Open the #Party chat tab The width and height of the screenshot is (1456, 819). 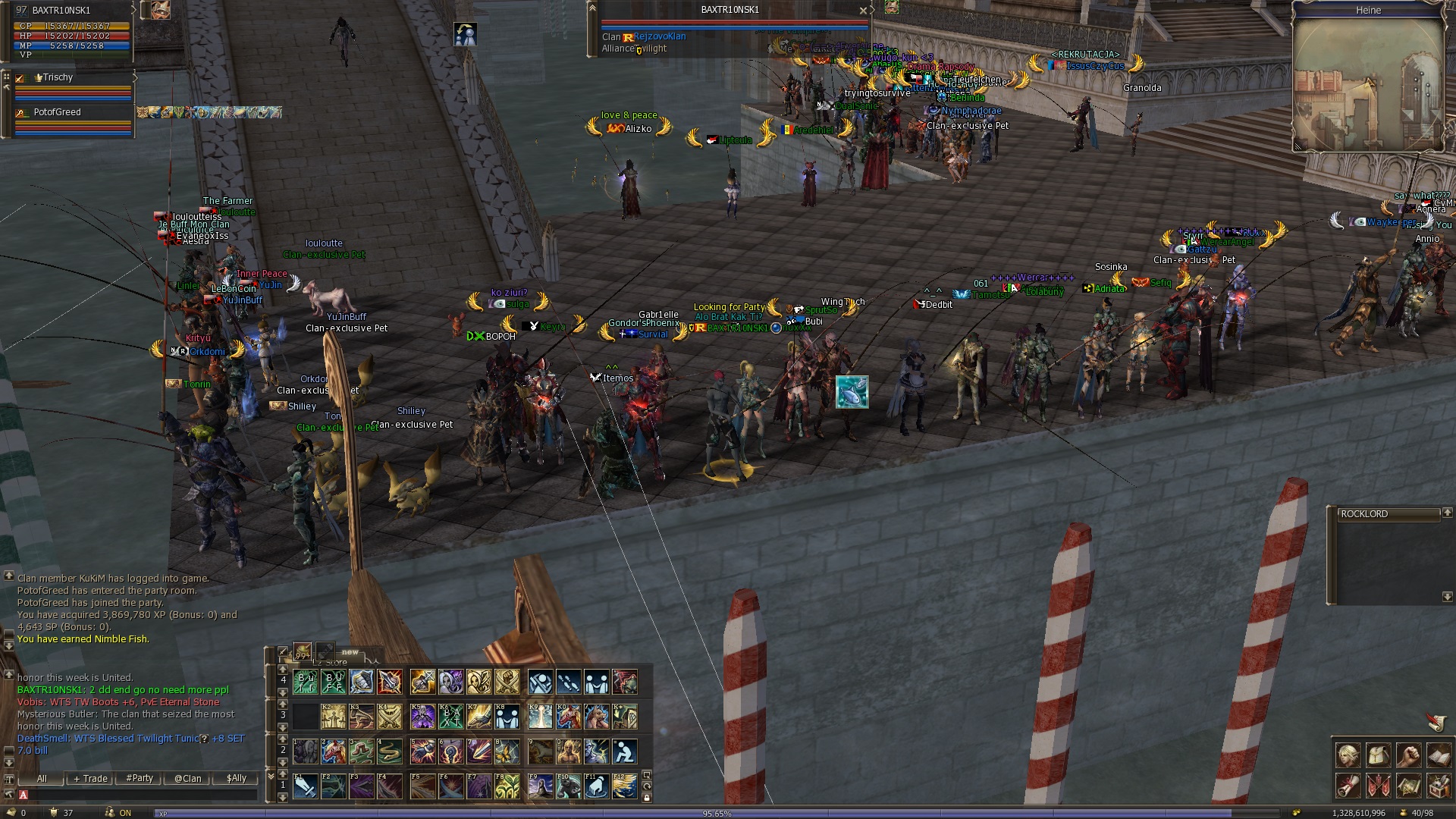(140, 778)
